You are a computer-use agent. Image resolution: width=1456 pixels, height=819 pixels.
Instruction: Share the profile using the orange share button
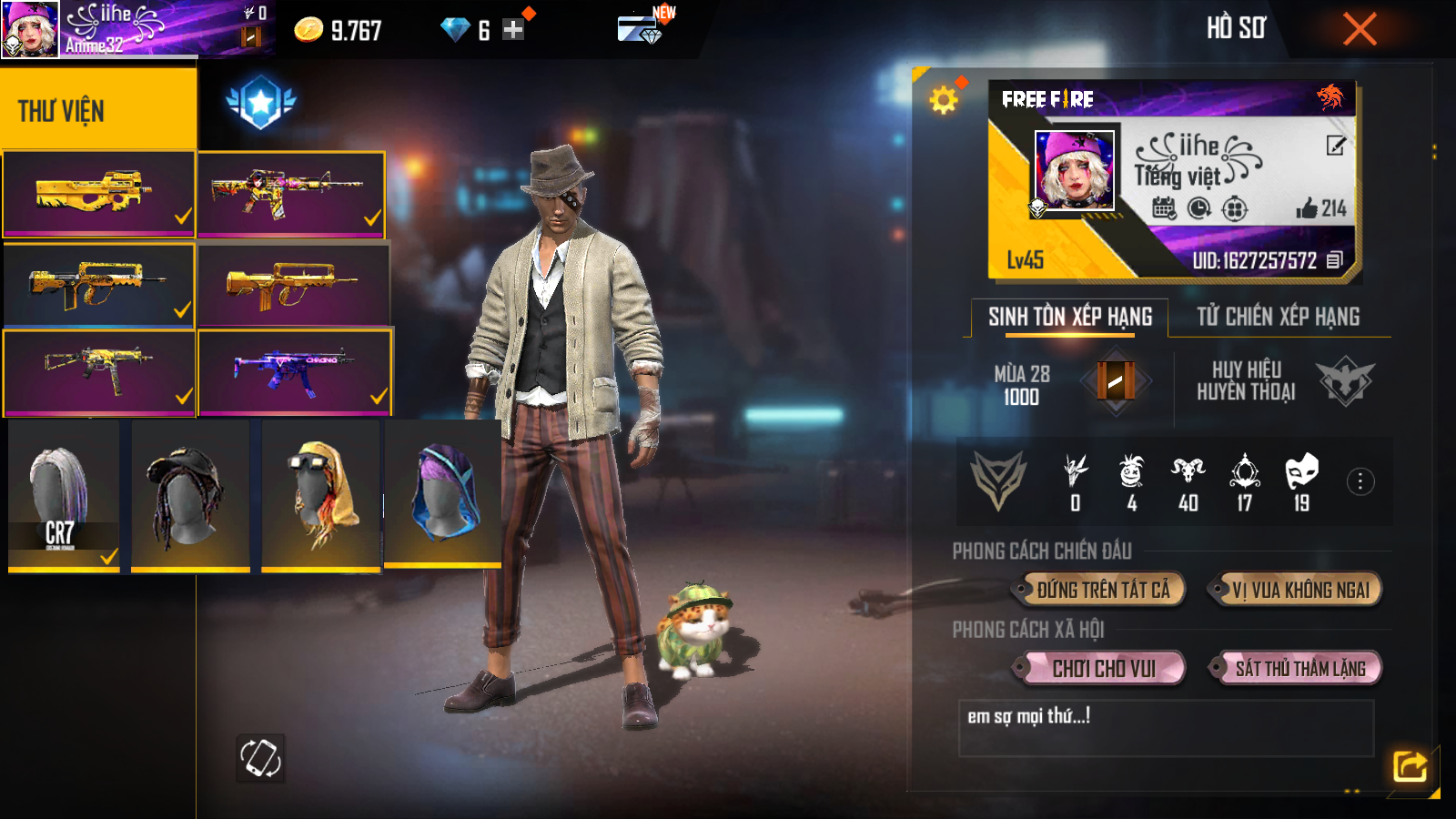tap(1410, 766)
